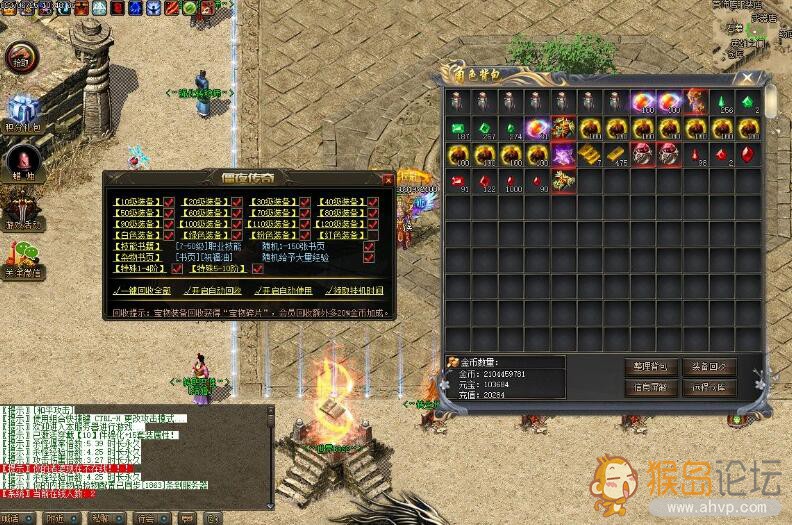Screen dimensions: 792x525
Task: Select the green gem stack showing 256
Action: coord(720,102)
